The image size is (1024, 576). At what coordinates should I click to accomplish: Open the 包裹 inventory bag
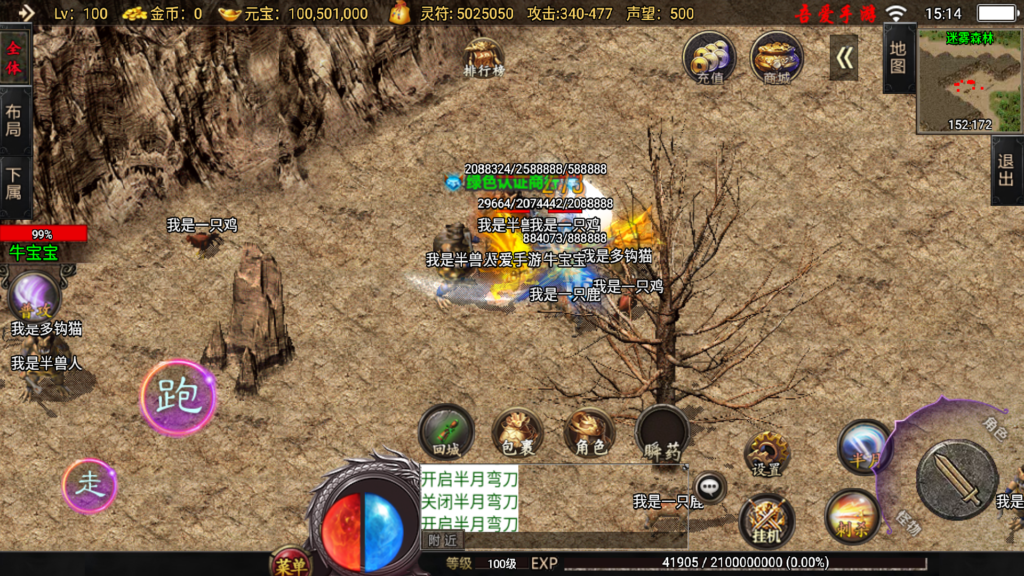pyautogui.click(x=518, y=432)
